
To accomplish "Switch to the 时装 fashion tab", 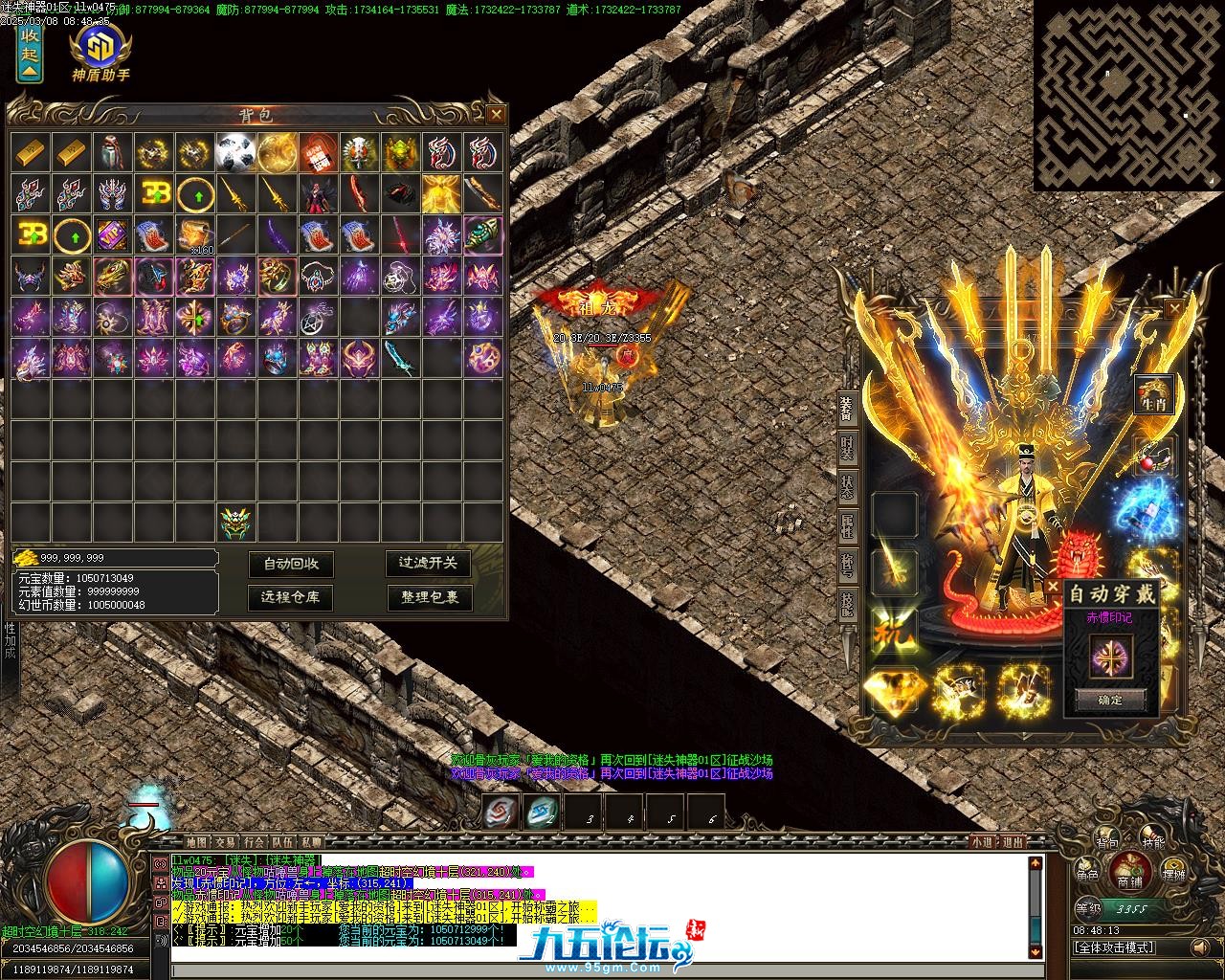I will coord(848,447).
